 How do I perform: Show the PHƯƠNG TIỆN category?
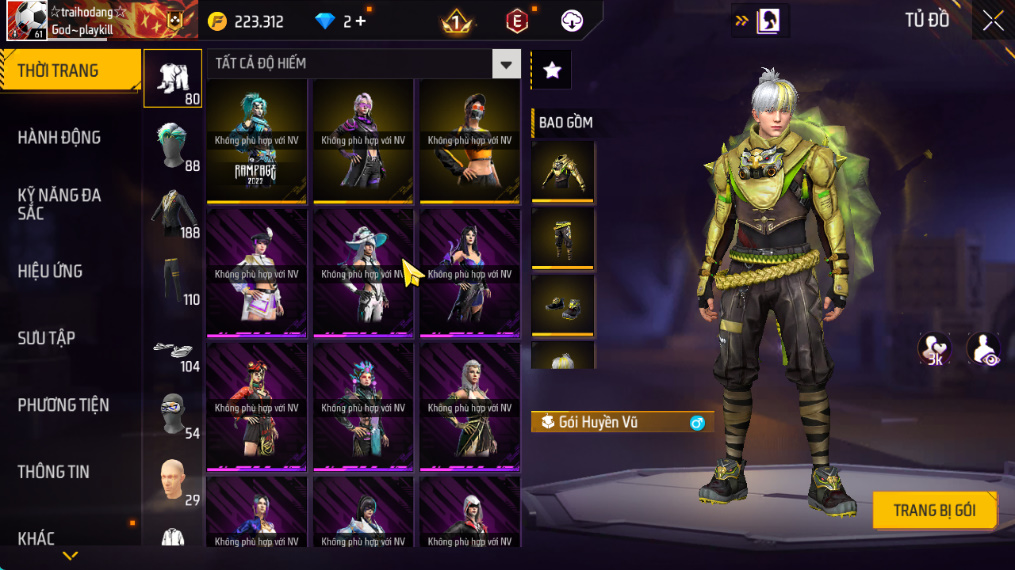(x=64, y=405)
